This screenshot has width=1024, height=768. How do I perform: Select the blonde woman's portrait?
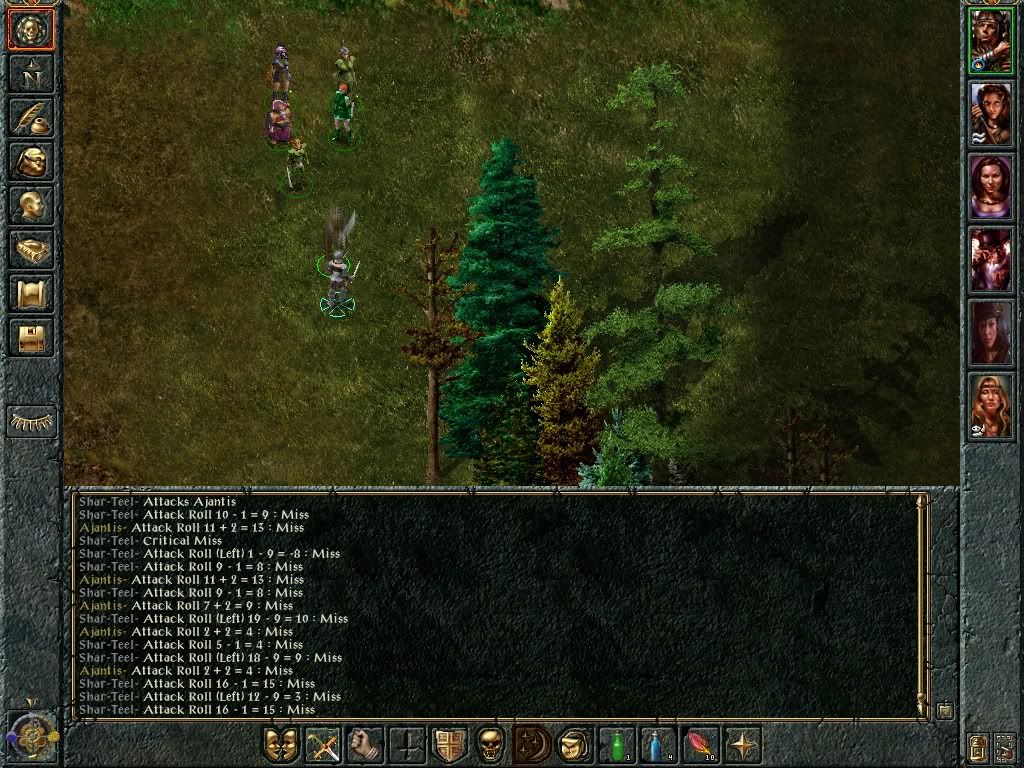pyautogui.click(x=990, y=405)
